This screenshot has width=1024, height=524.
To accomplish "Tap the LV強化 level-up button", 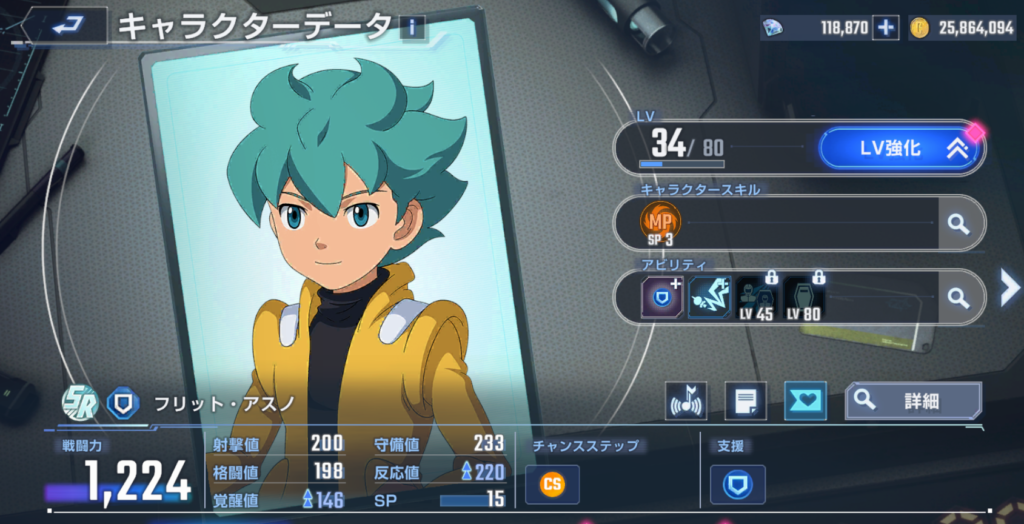I will 899,149.
